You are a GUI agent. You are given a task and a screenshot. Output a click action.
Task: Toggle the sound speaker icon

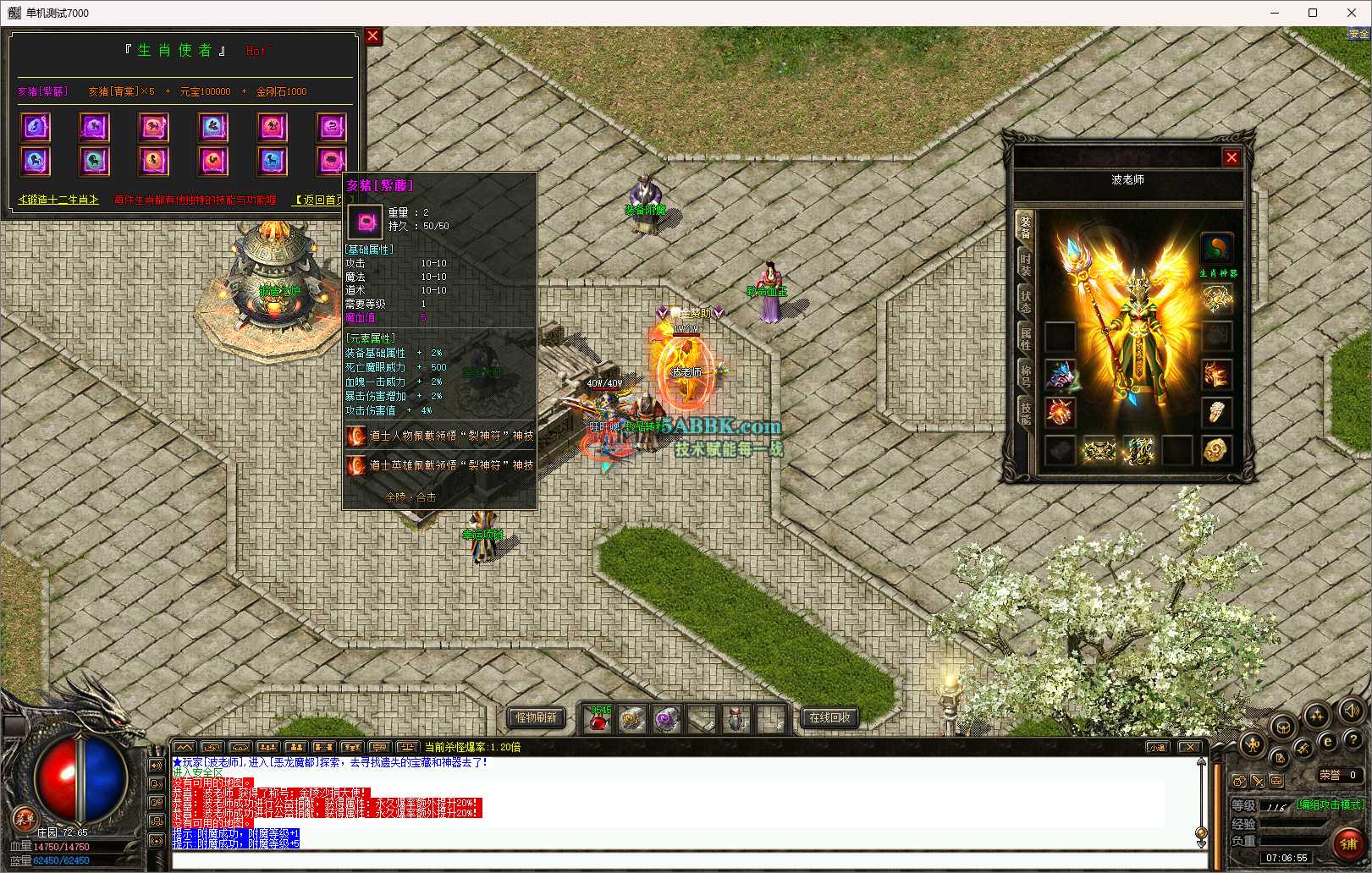click(1351, 711)
